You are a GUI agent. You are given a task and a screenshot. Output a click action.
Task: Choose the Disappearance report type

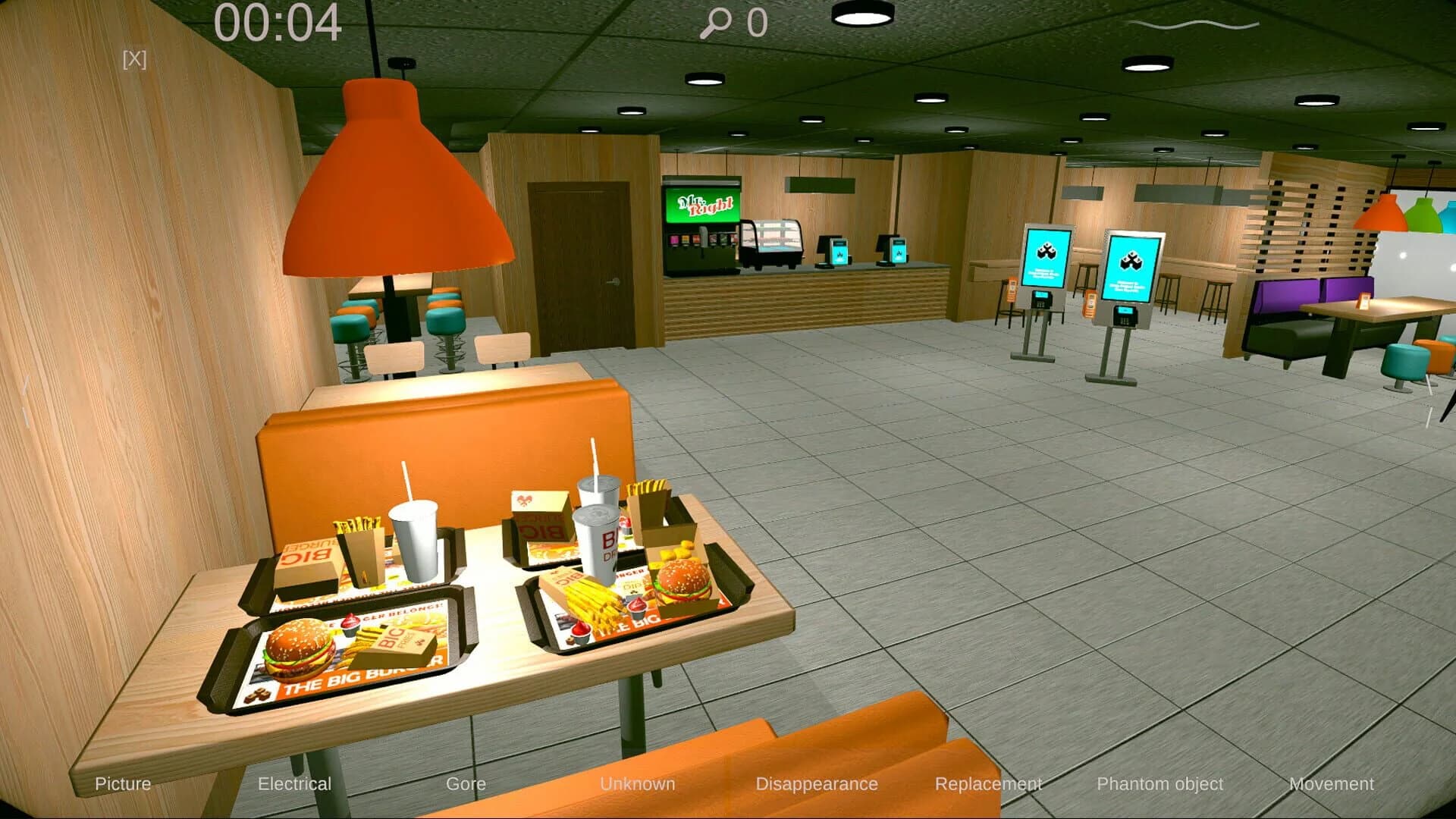817,784
